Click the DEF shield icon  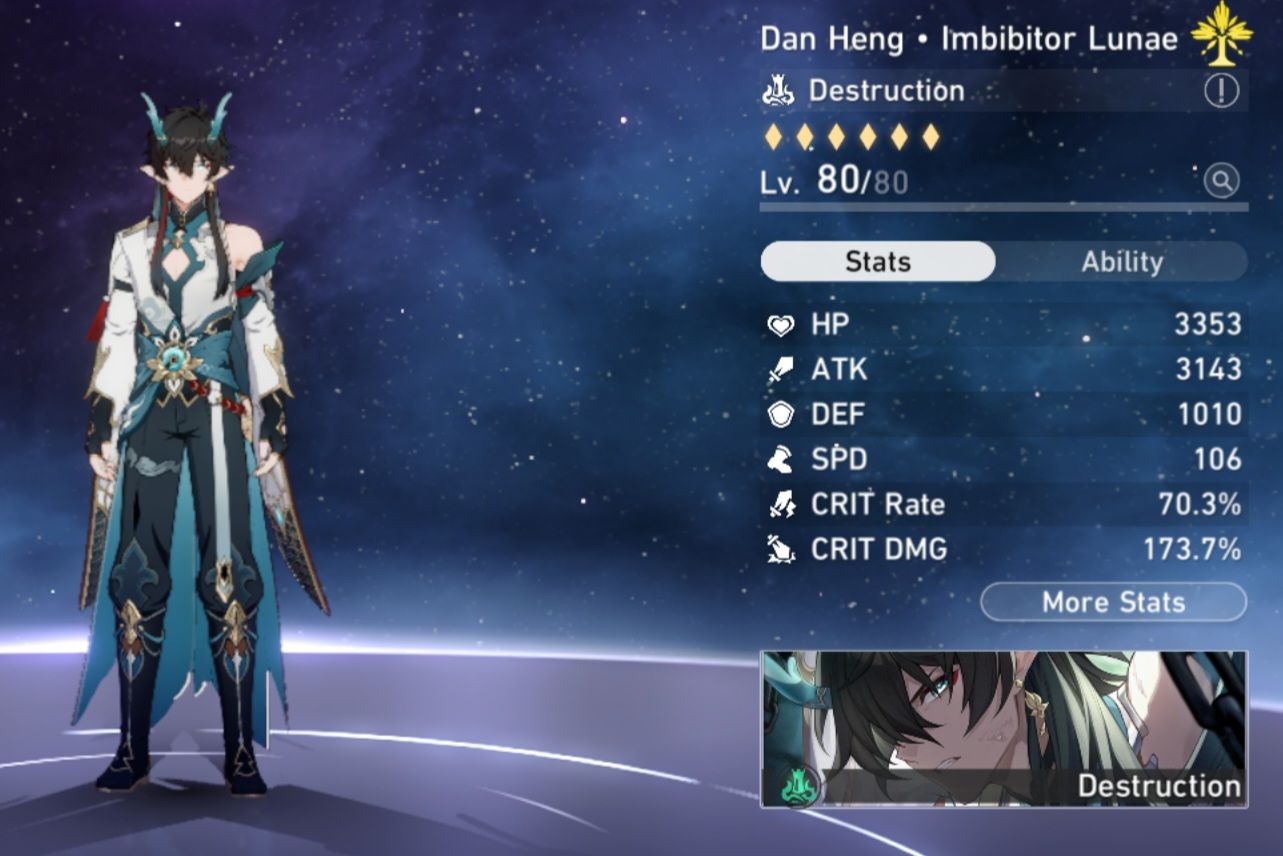[782, 414]
